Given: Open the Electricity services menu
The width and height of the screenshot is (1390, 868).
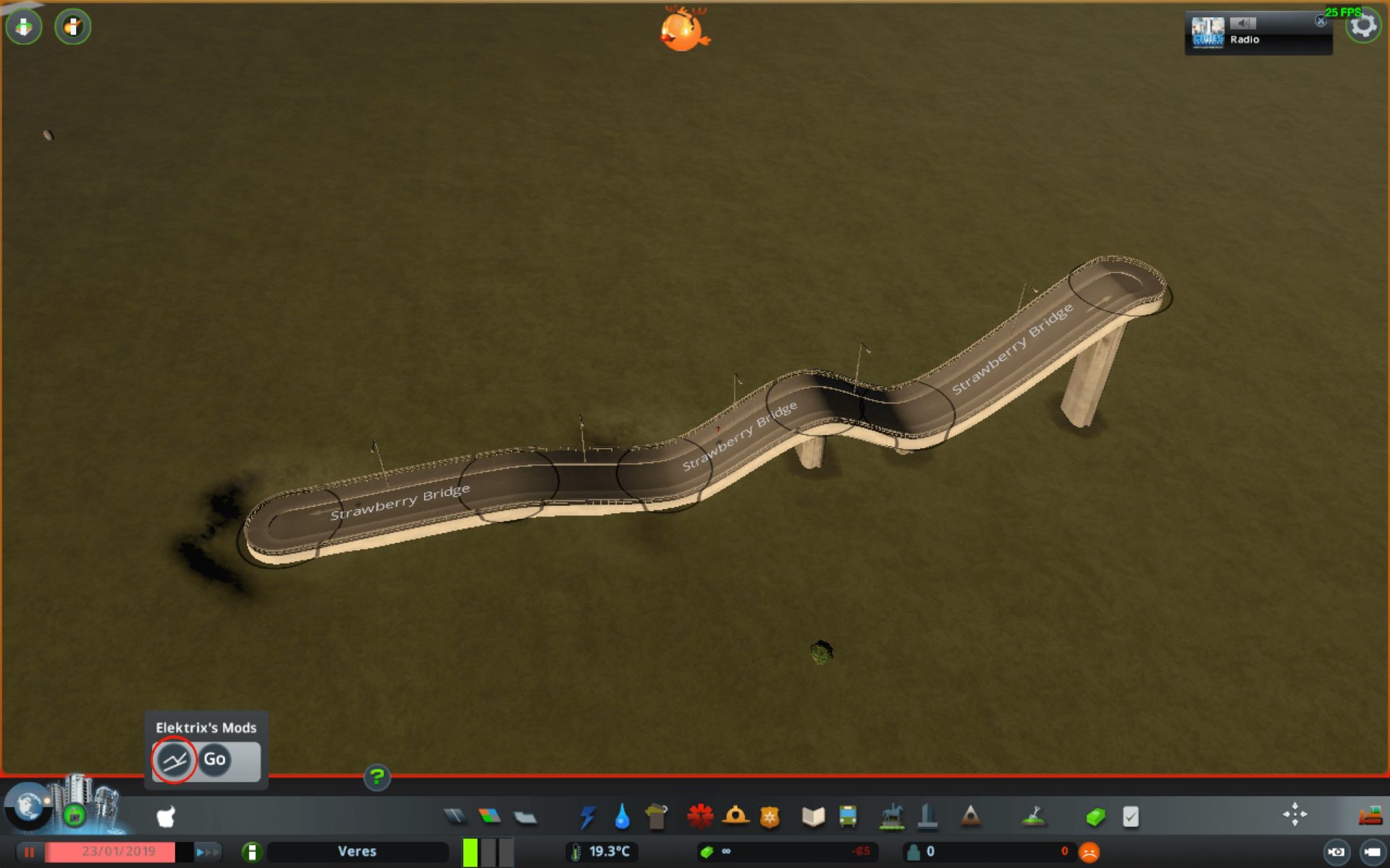Looking at the screenshot, I should [x=587, y=817].
